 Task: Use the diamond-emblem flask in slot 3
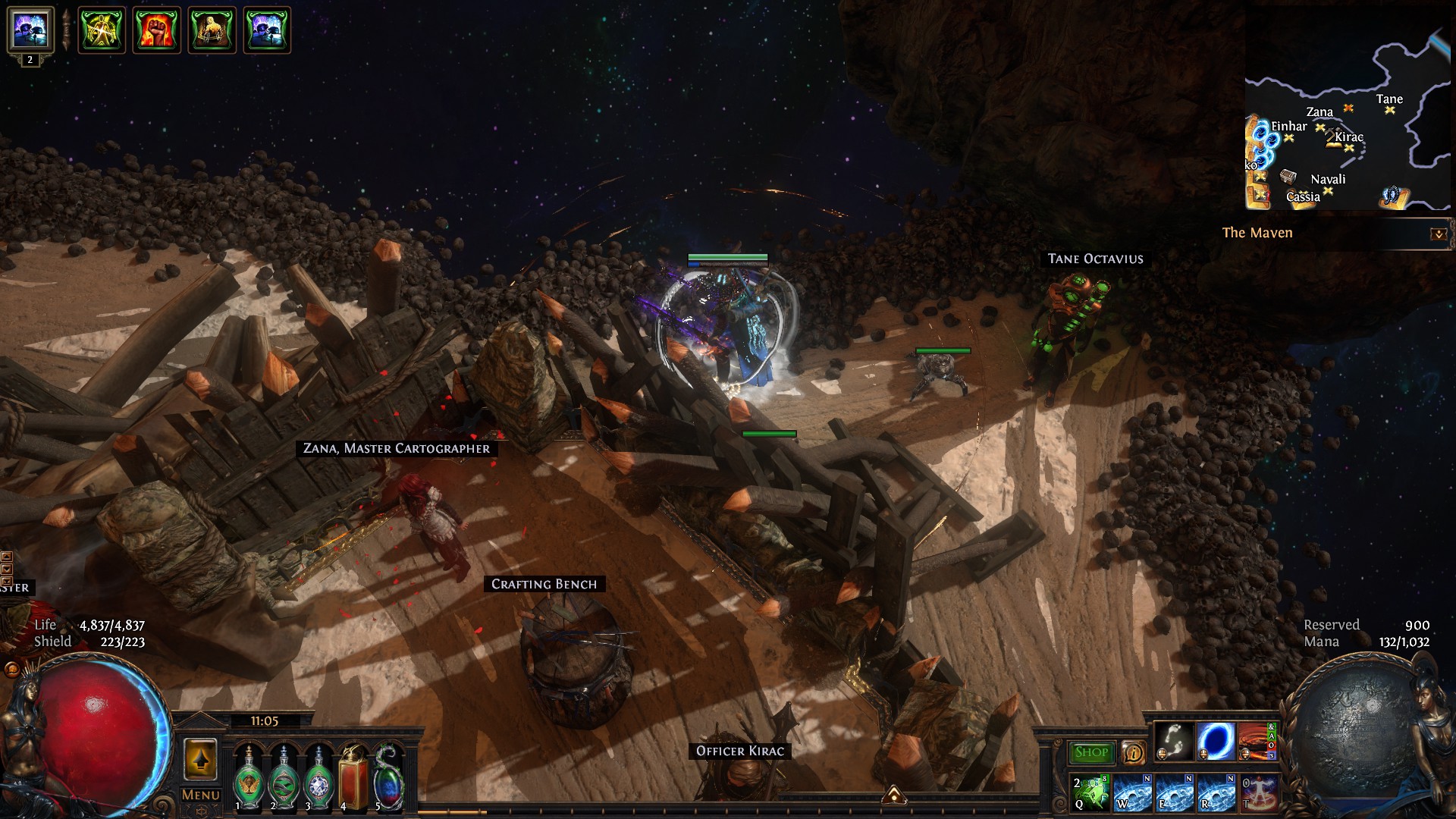pyautogui.click(x=318, y=778)
